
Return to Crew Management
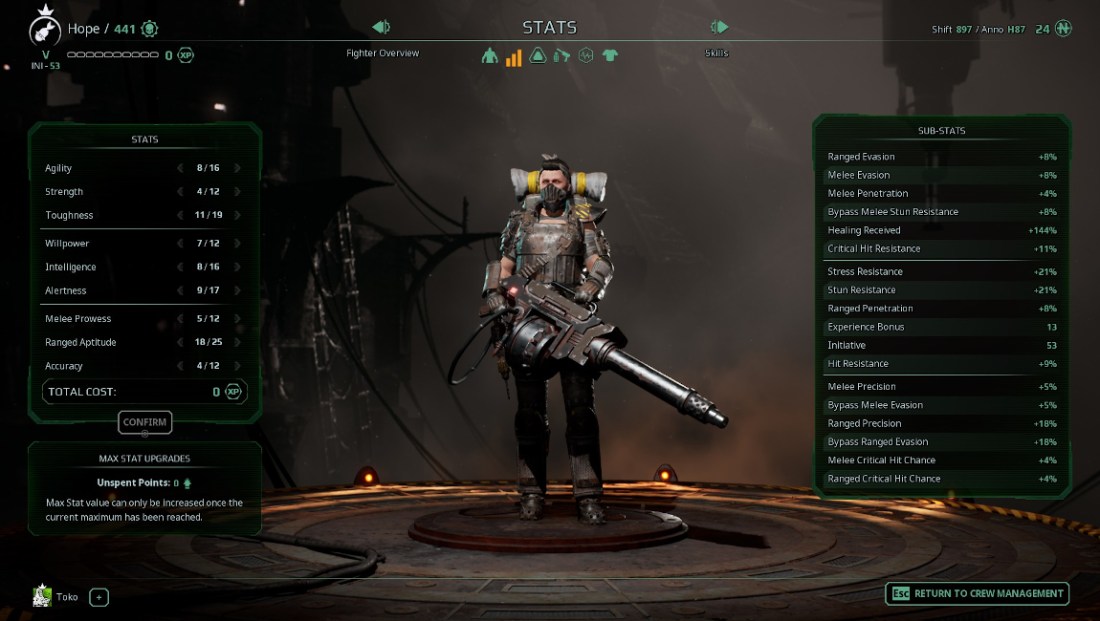977,594
